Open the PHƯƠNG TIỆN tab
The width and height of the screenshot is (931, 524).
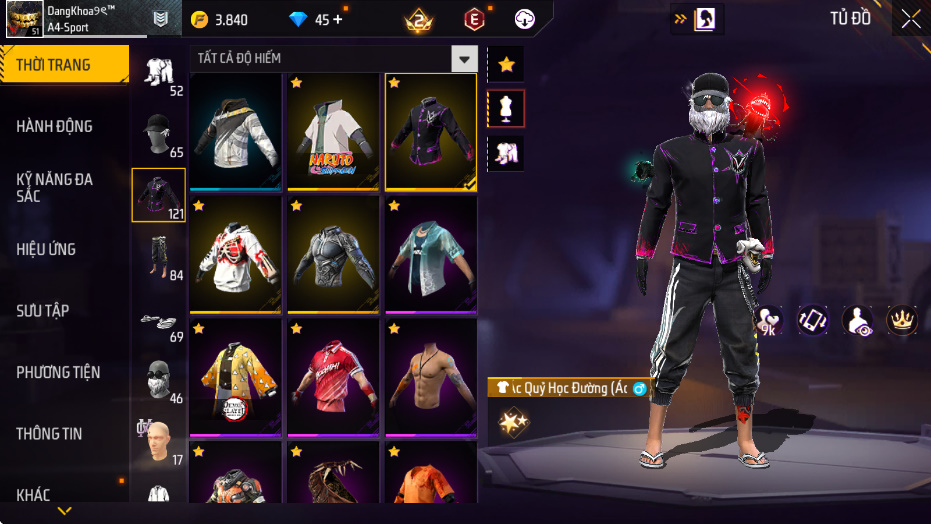click(58, 372)
